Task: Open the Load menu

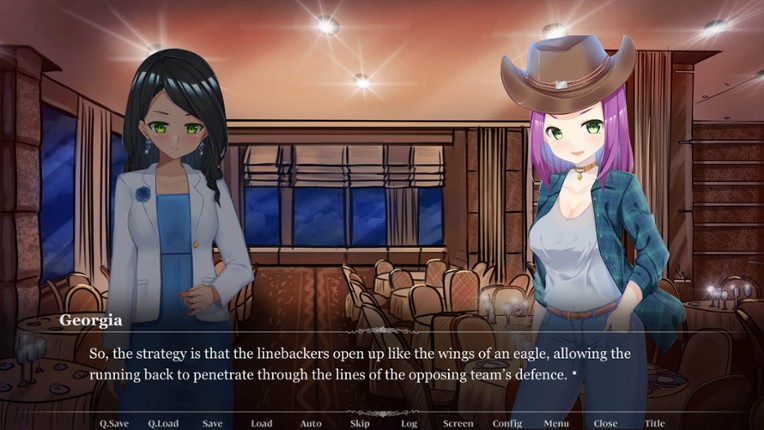Action: (261, 423)
